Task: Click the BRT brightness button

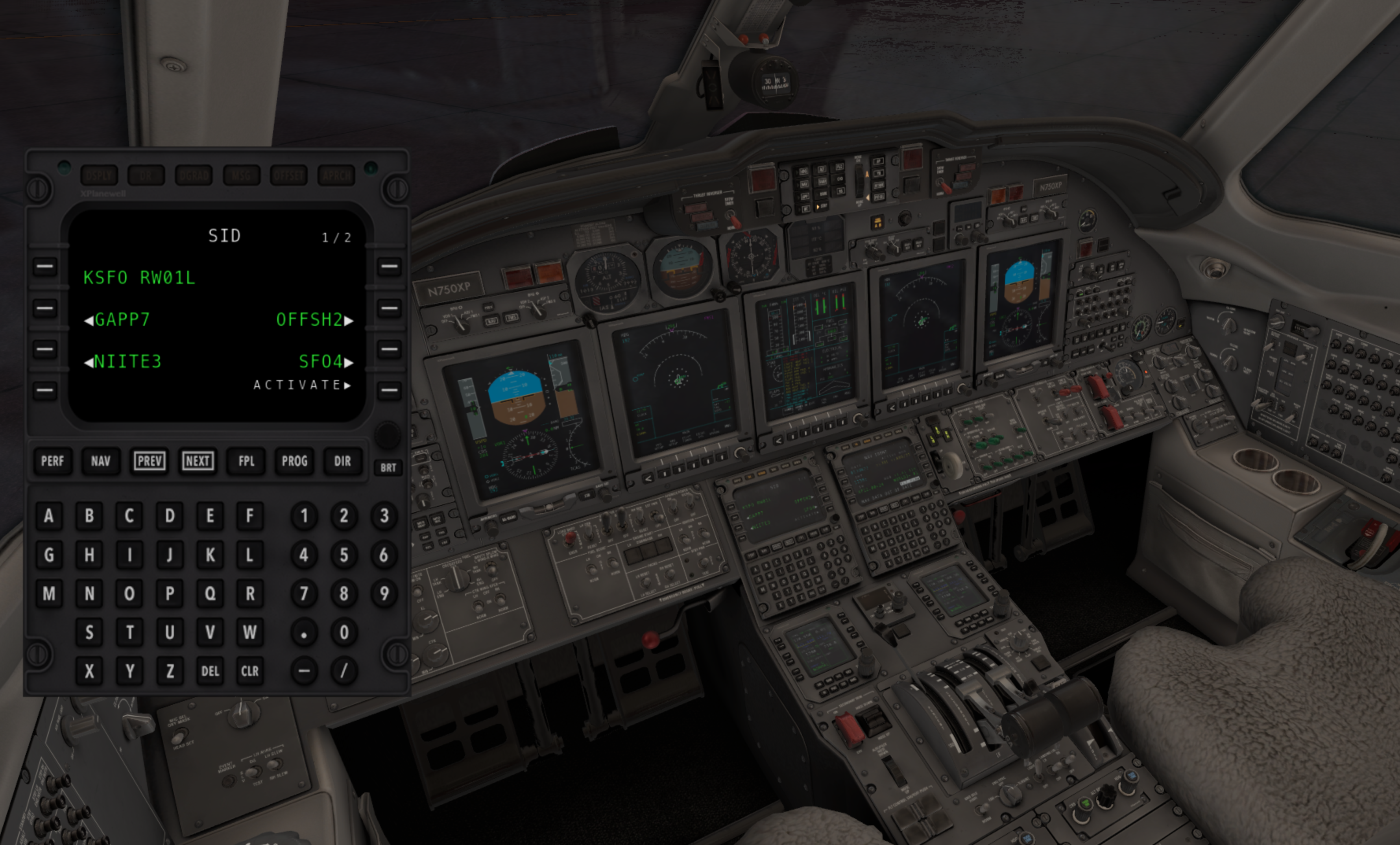Action: [388, 467]
